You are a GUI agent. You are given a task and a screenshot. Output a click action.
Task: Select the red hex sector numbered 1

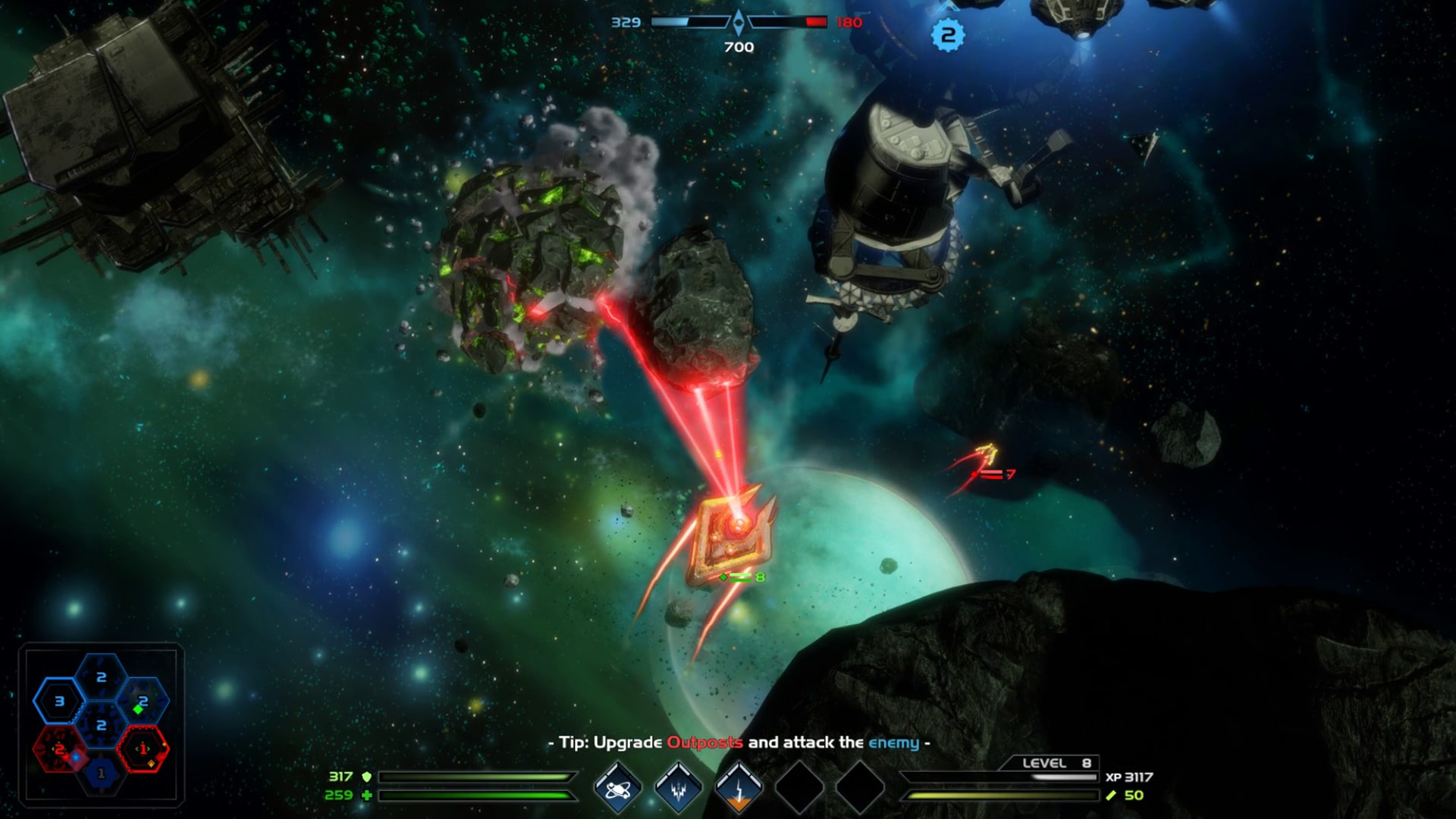(x=143, y=748)
